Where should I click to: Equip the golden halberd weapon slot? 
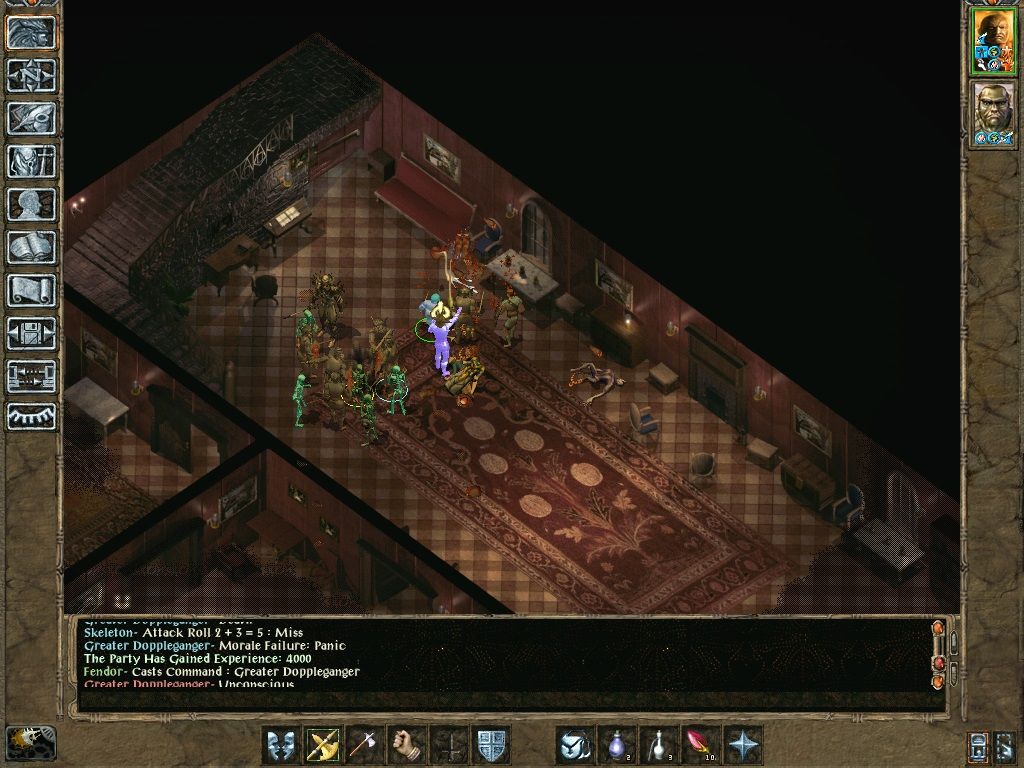(x=323, y=745)
